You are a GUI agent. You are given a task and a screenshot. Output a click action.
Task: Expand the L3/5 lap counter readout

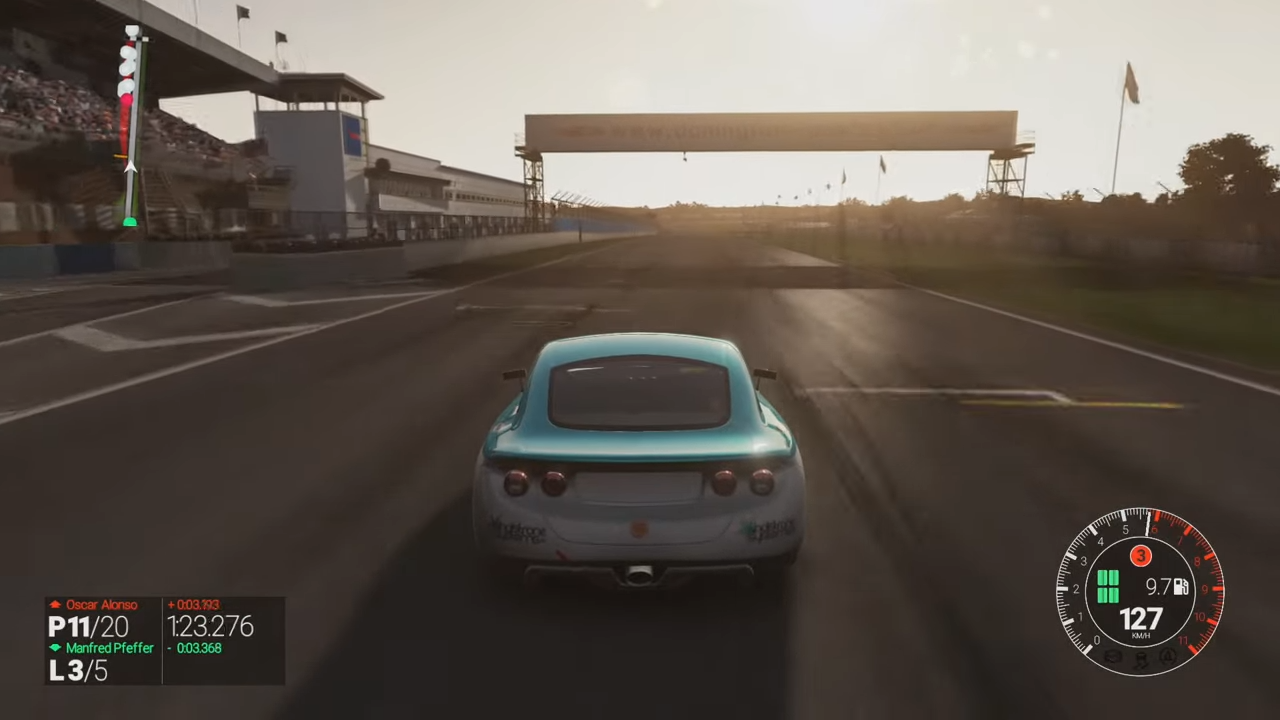point(77,671)
